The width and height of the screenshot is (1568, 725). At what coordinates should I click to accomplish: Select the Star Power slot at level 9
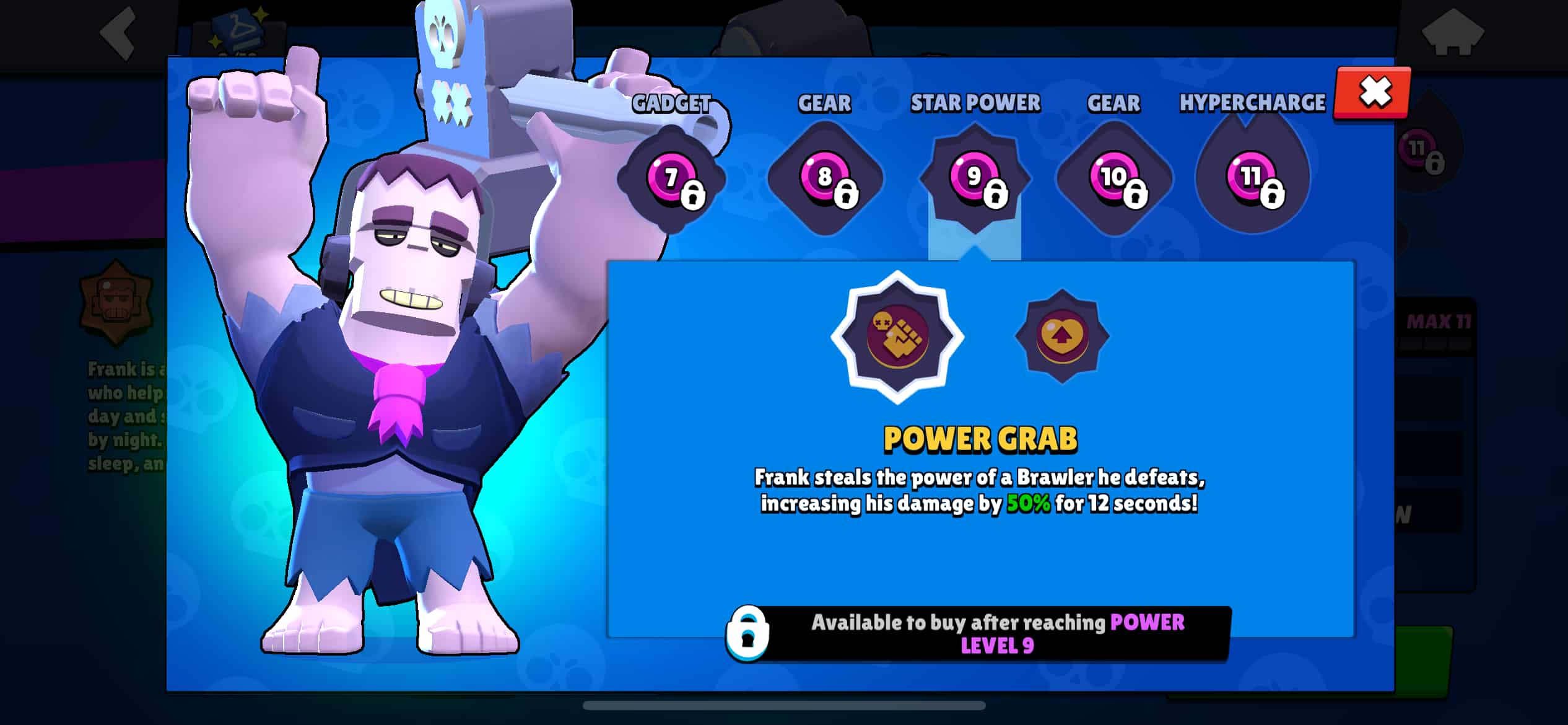(975, 180)
